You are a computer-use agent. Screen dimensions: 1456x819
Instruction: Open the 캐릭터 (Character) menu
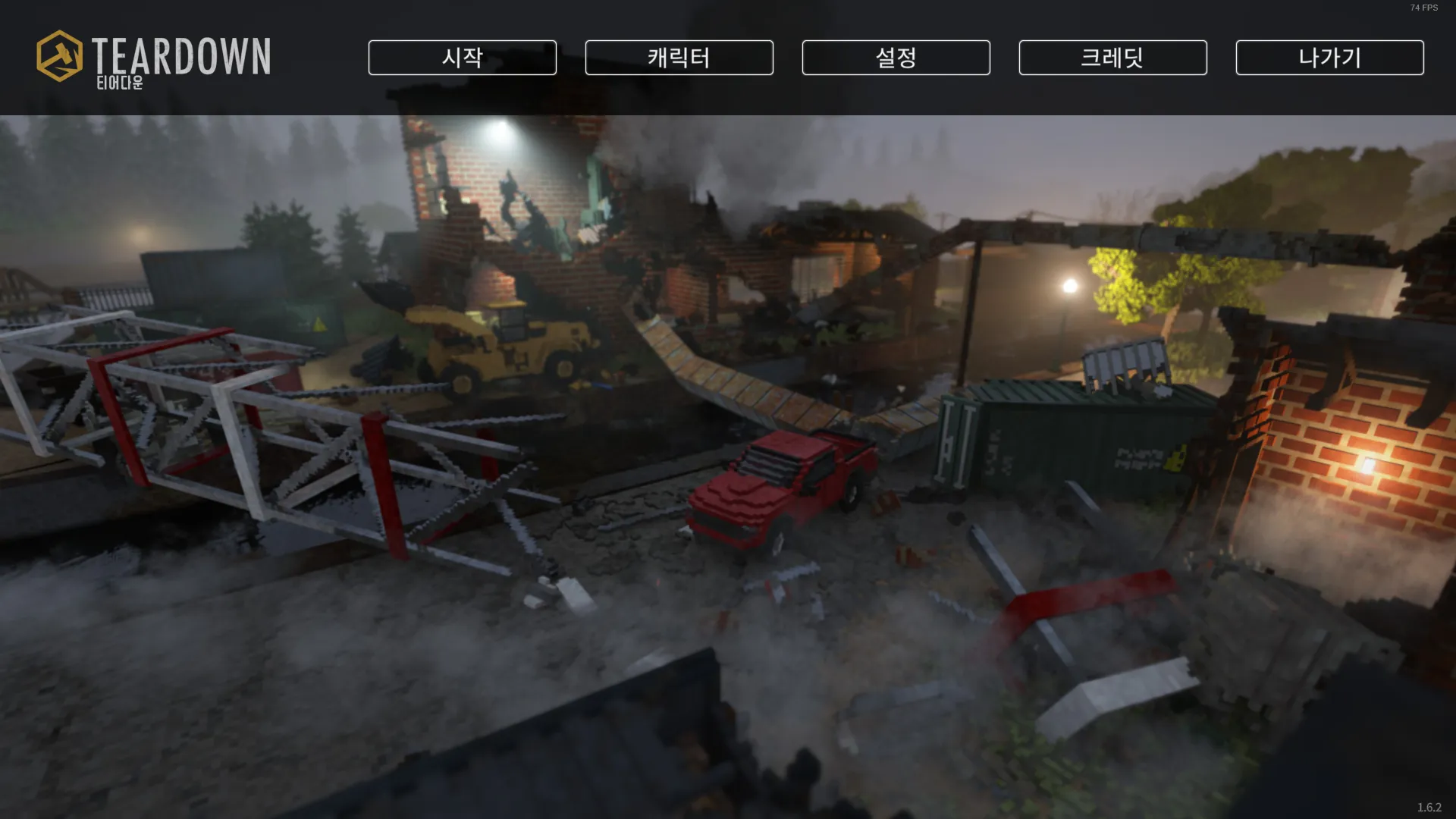pyautogui.click(x=679, y=58)
